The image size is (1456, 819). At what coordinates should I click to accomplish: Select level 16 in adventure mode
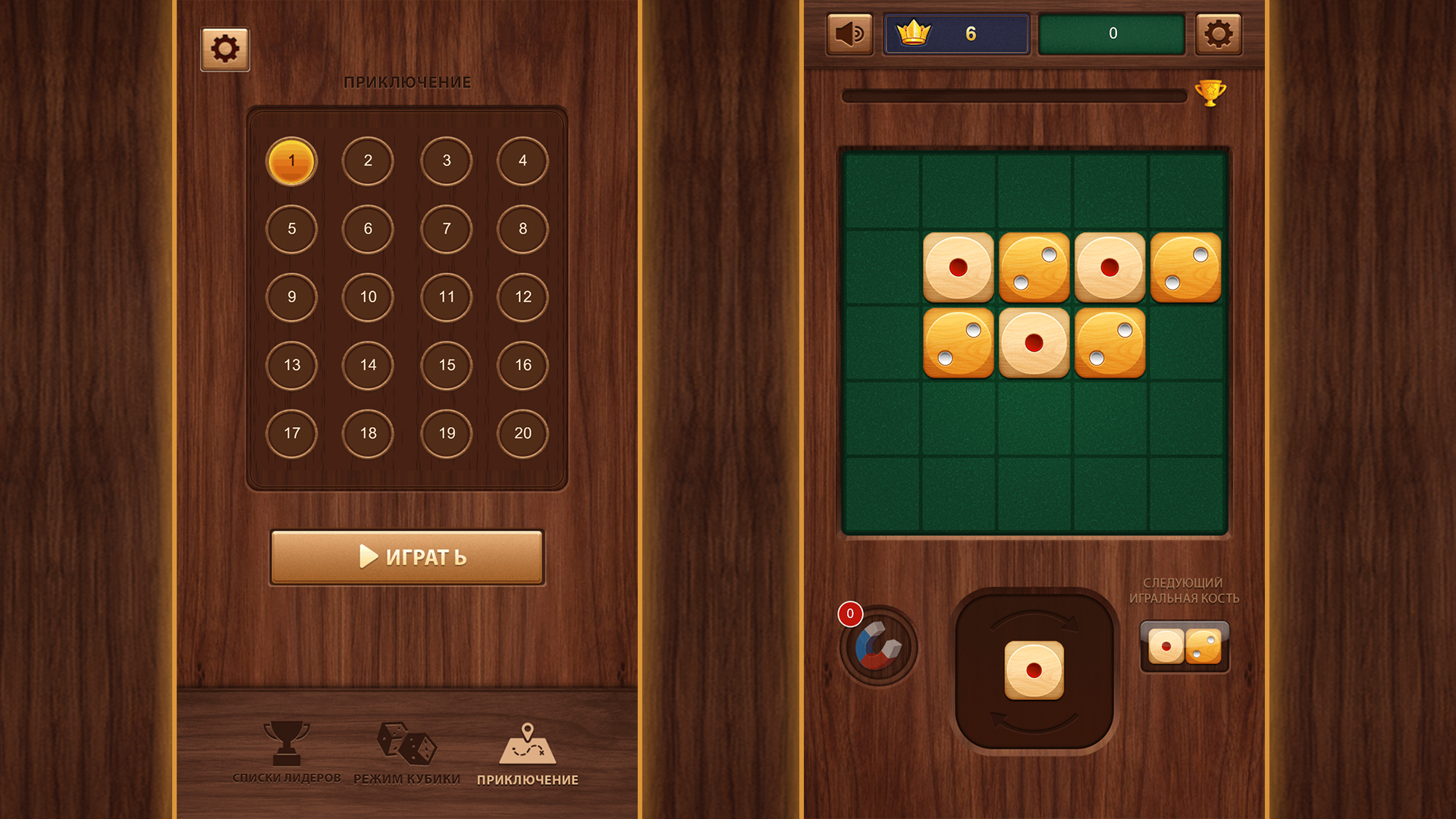pyautogui.click(x=522, y=366)
